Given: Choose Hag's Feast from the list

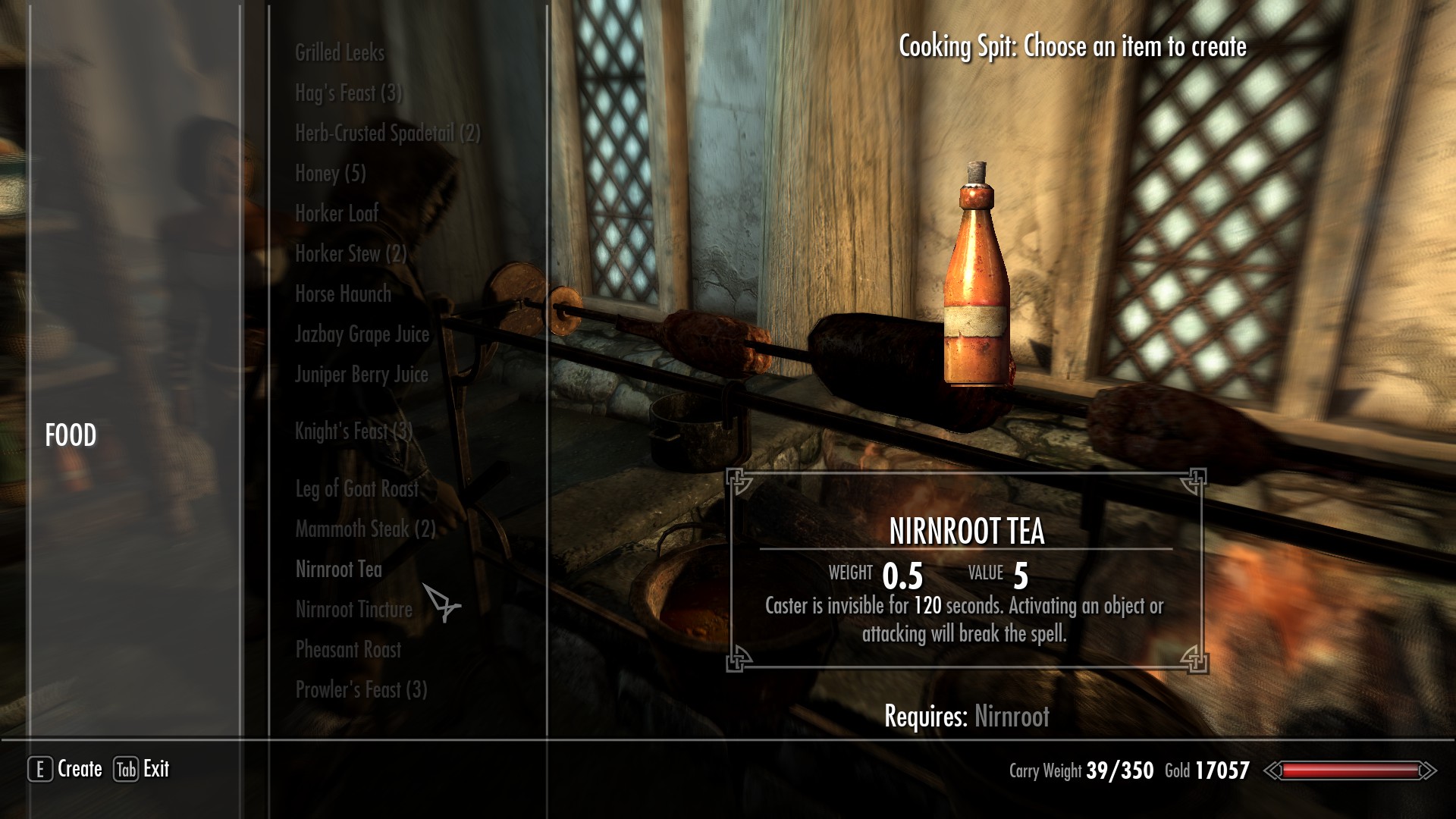Looking at the screenshot, I should click(349, 93).
